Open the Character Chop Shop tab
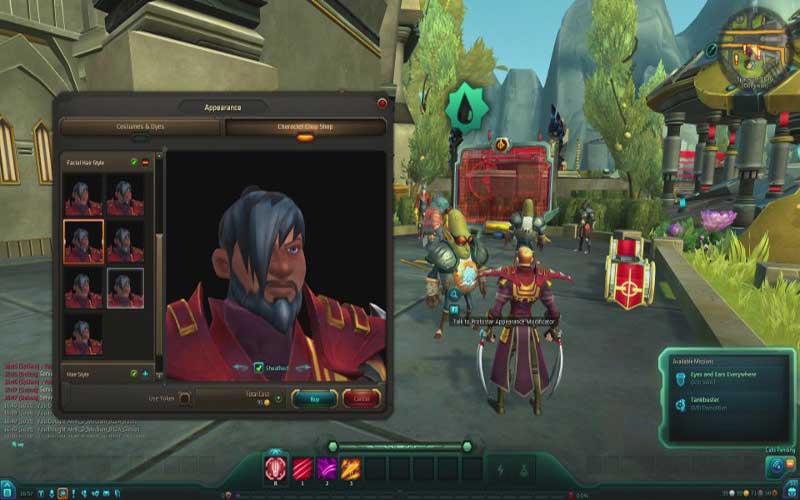Viewport: 800px width, 500px height. click(305, 127)
